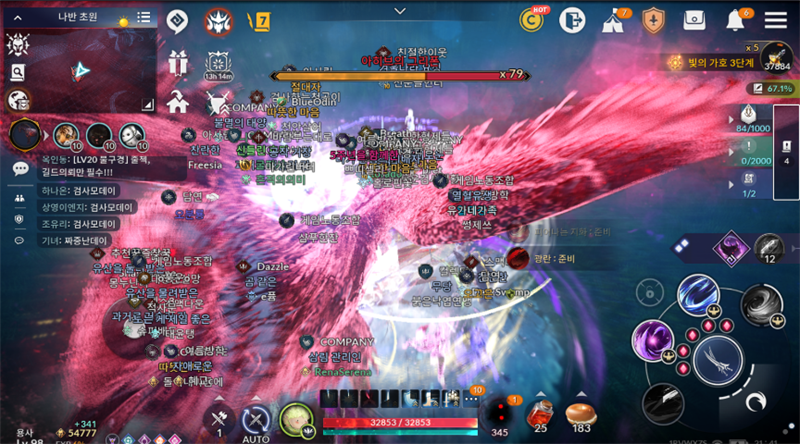Screen dimensions: 800x444
Task: Open the boss raid helmet icon
Action: point(218,20)
